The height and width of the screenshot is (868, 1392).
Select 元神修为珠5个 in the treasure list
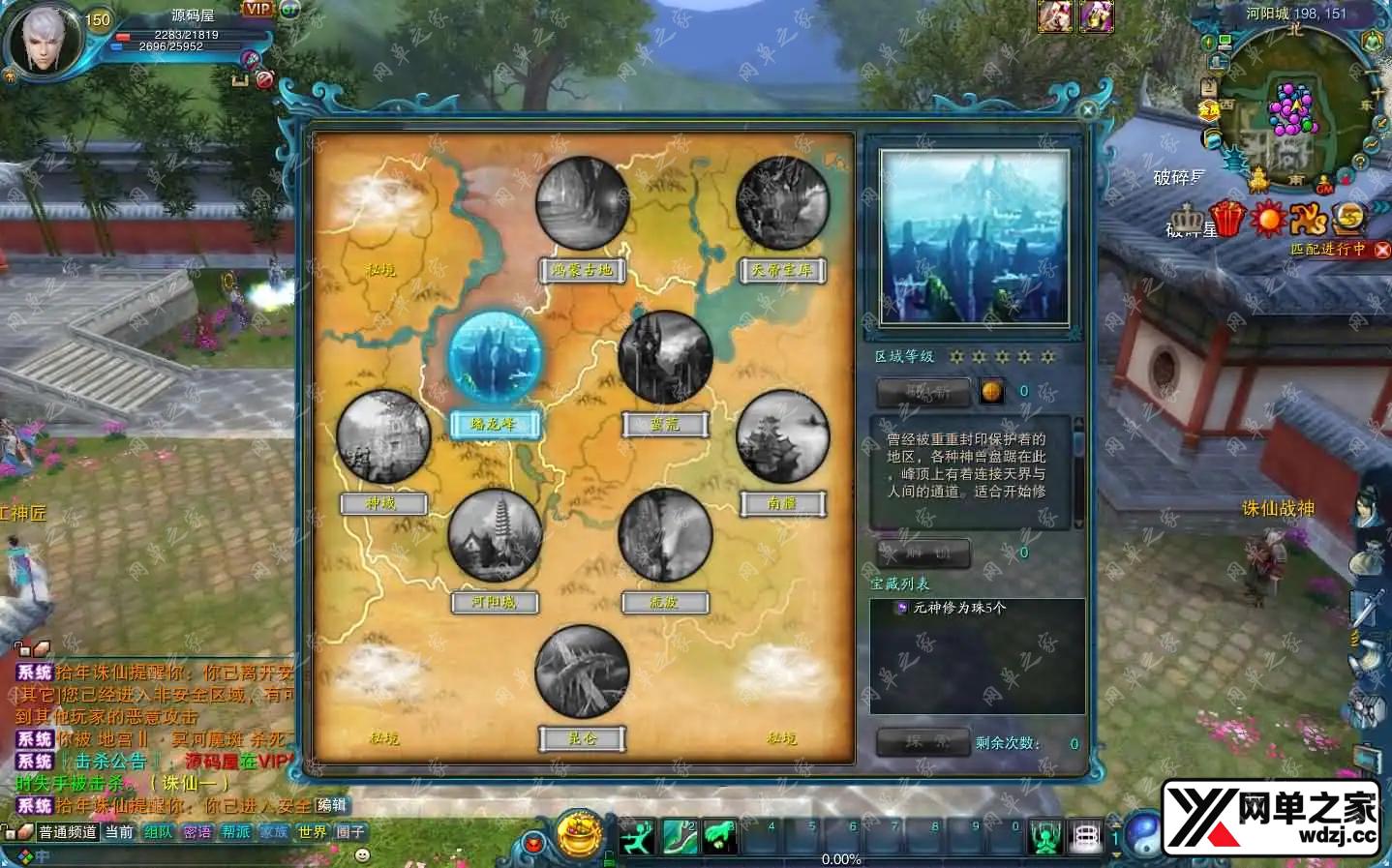[x=958, y=608]
